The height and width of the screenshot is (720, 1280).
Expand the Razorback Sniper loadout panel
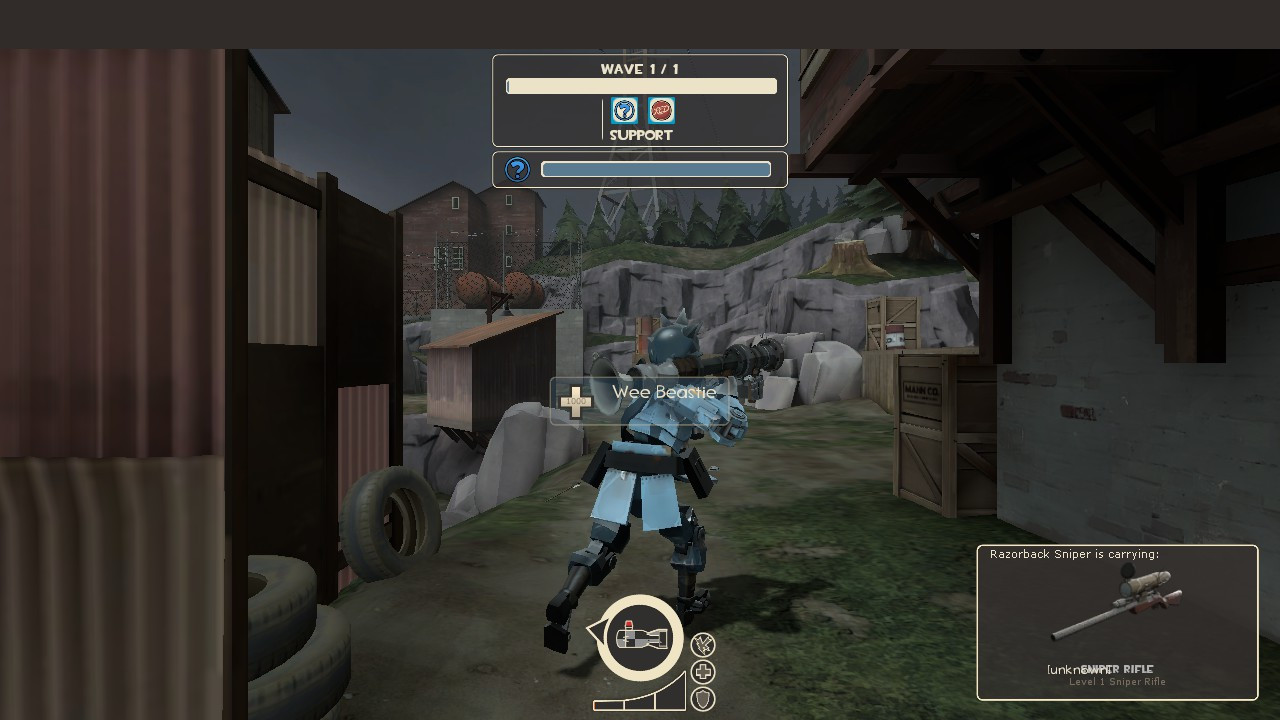point(1117,621)
